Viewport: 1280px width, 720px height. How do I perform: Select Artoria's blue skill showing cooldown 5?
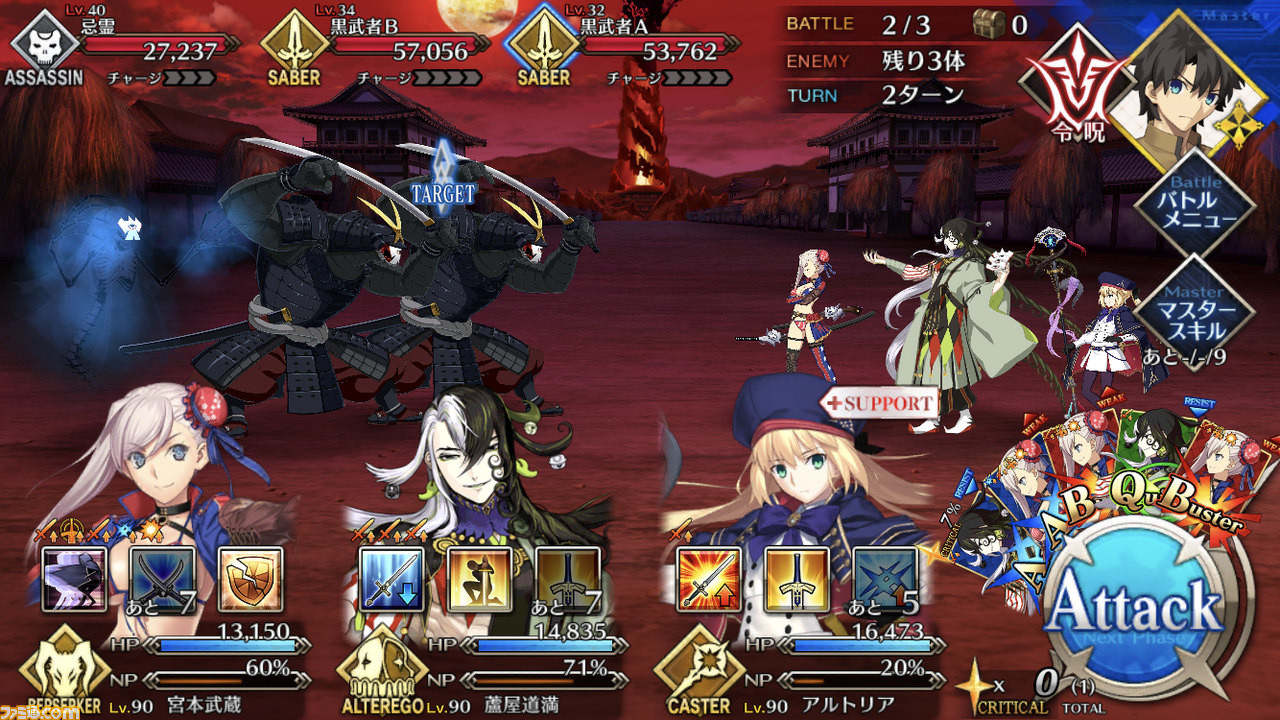[885, 579]
